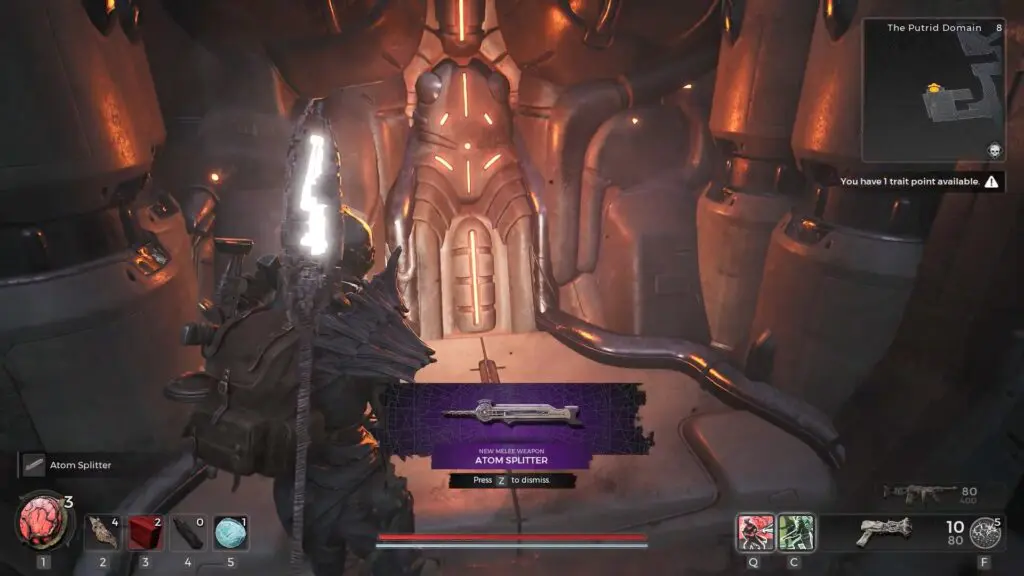Select the pale blue orb consumable

(x=231, y=532)
